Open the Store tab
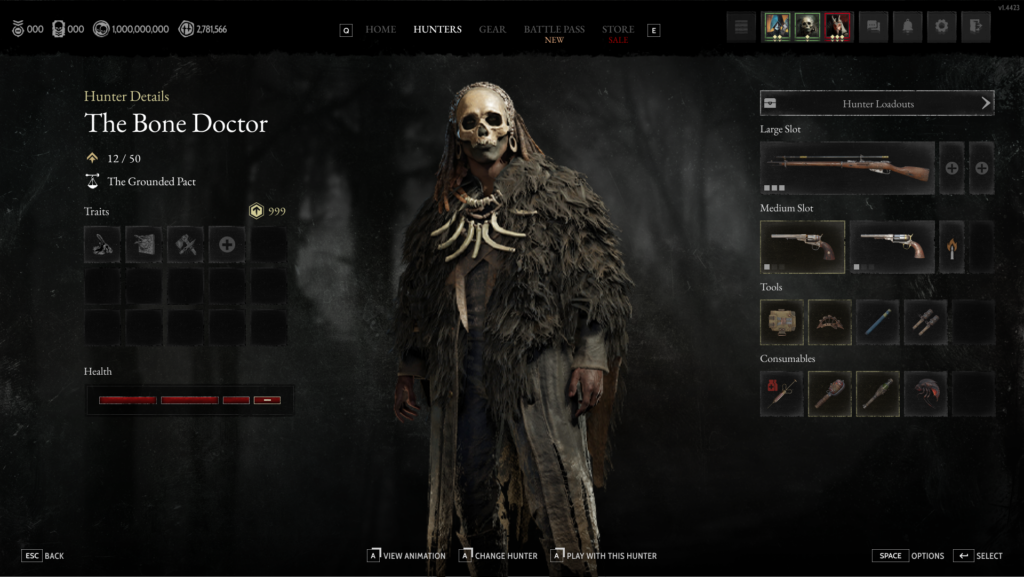The width and height of the screenshot is (1024, 577). [x=618, y=30]
